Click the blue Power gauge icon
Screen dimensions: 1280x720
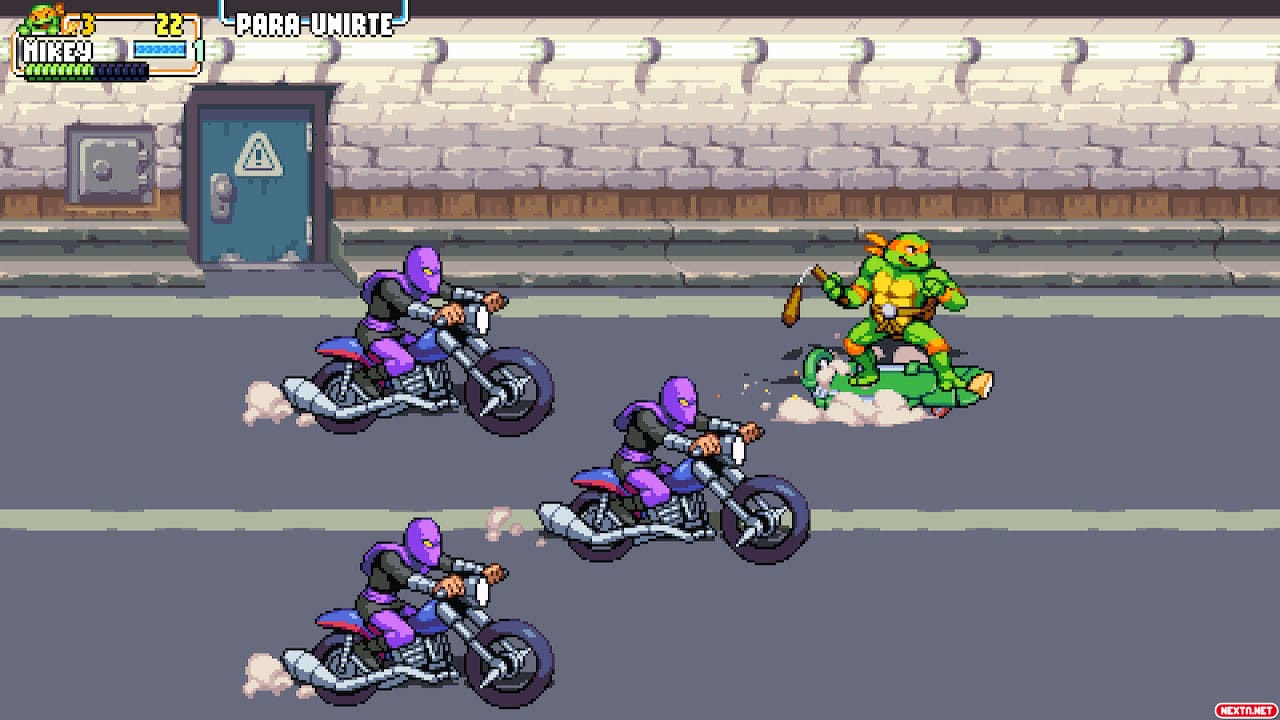160,48
